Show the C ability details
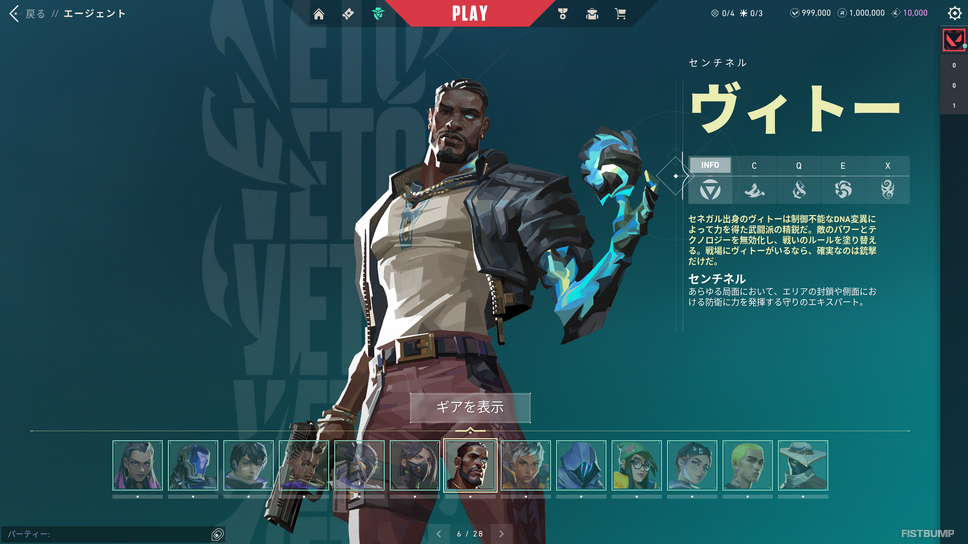Screen dimensions: 968x544 pos(755,166)
